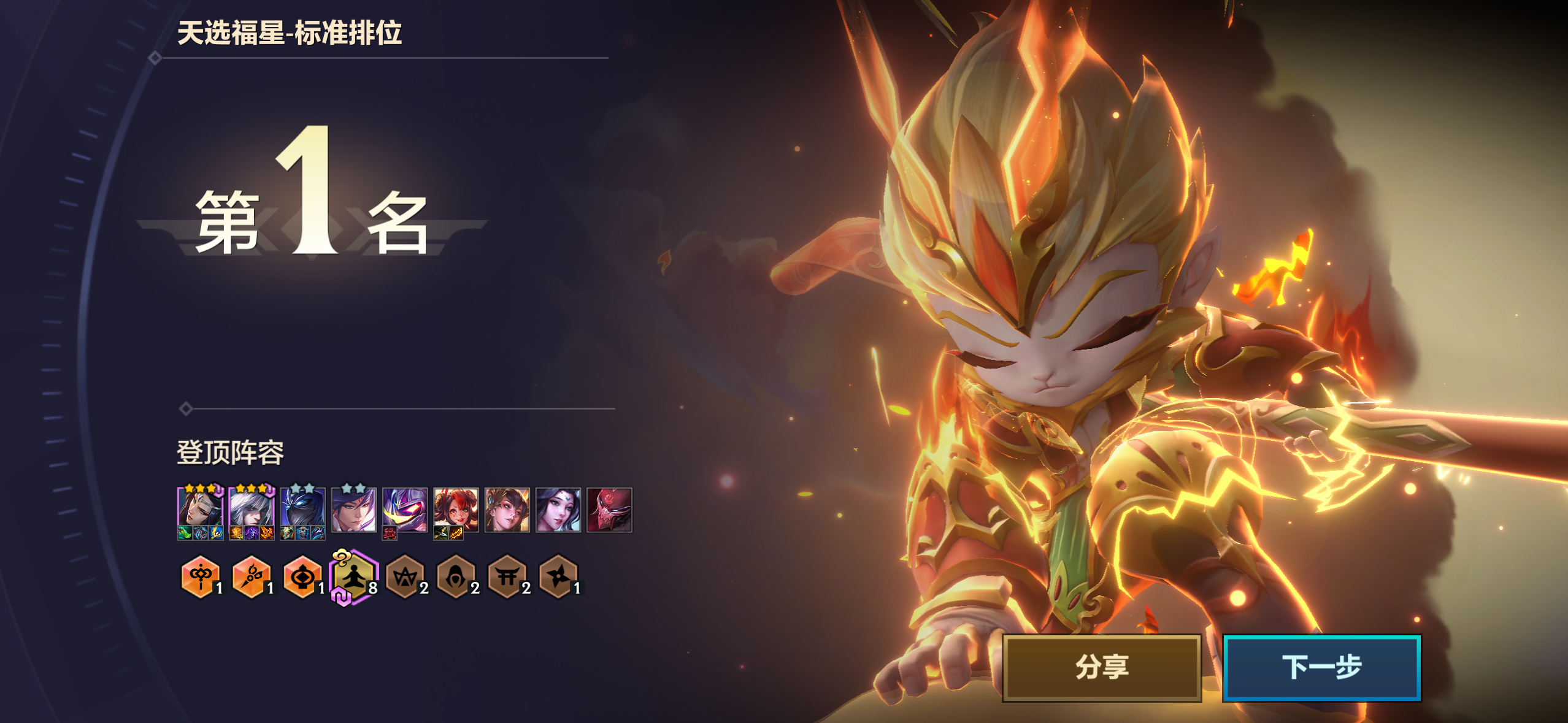Pick the two-star purple-haired champion portrait
Viewport: 1568px width, 723px height.
point(353,509)
